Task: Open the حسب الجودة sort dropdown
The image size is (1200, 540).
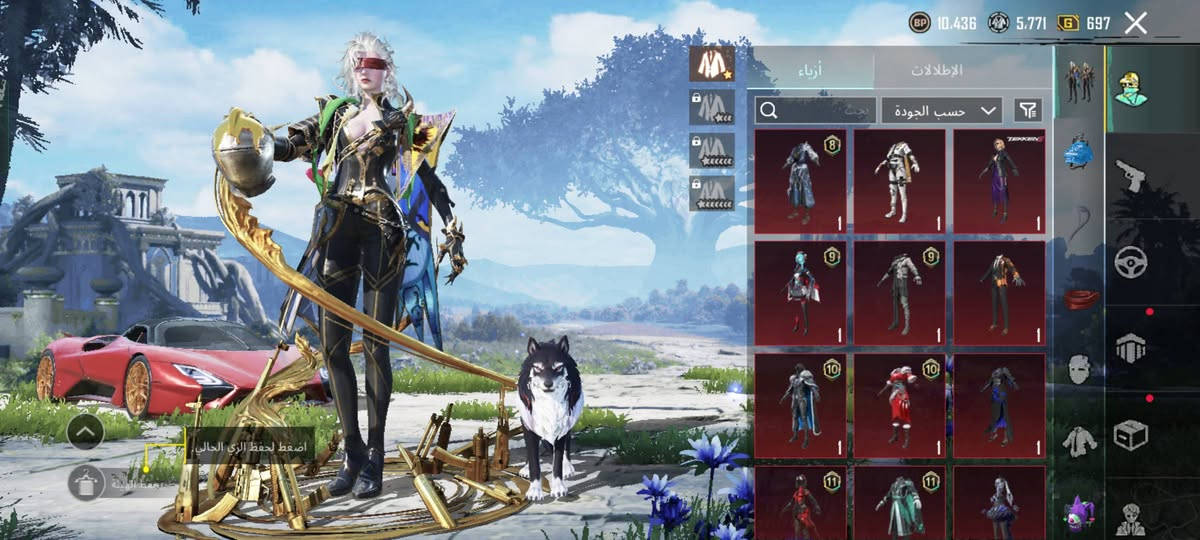Action: pos(942,110)
